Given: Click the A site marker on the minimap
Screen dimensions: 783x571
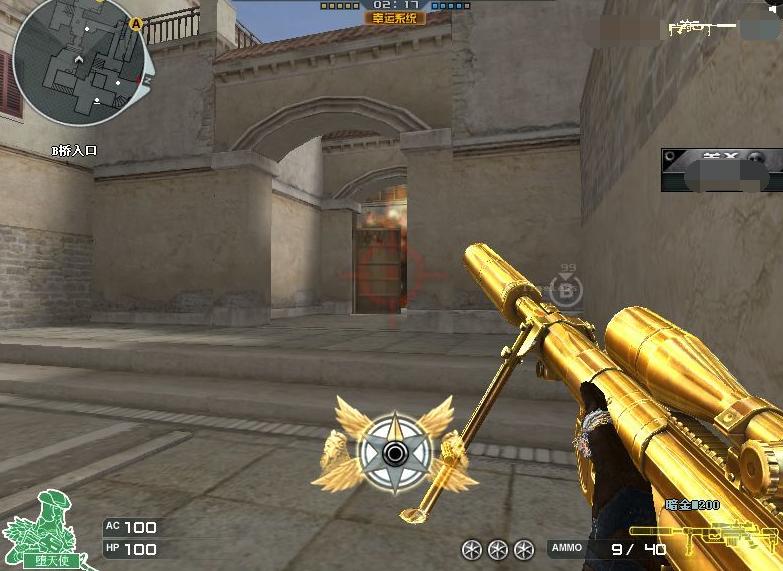Looking at the screenshot, I should (135, 22).
